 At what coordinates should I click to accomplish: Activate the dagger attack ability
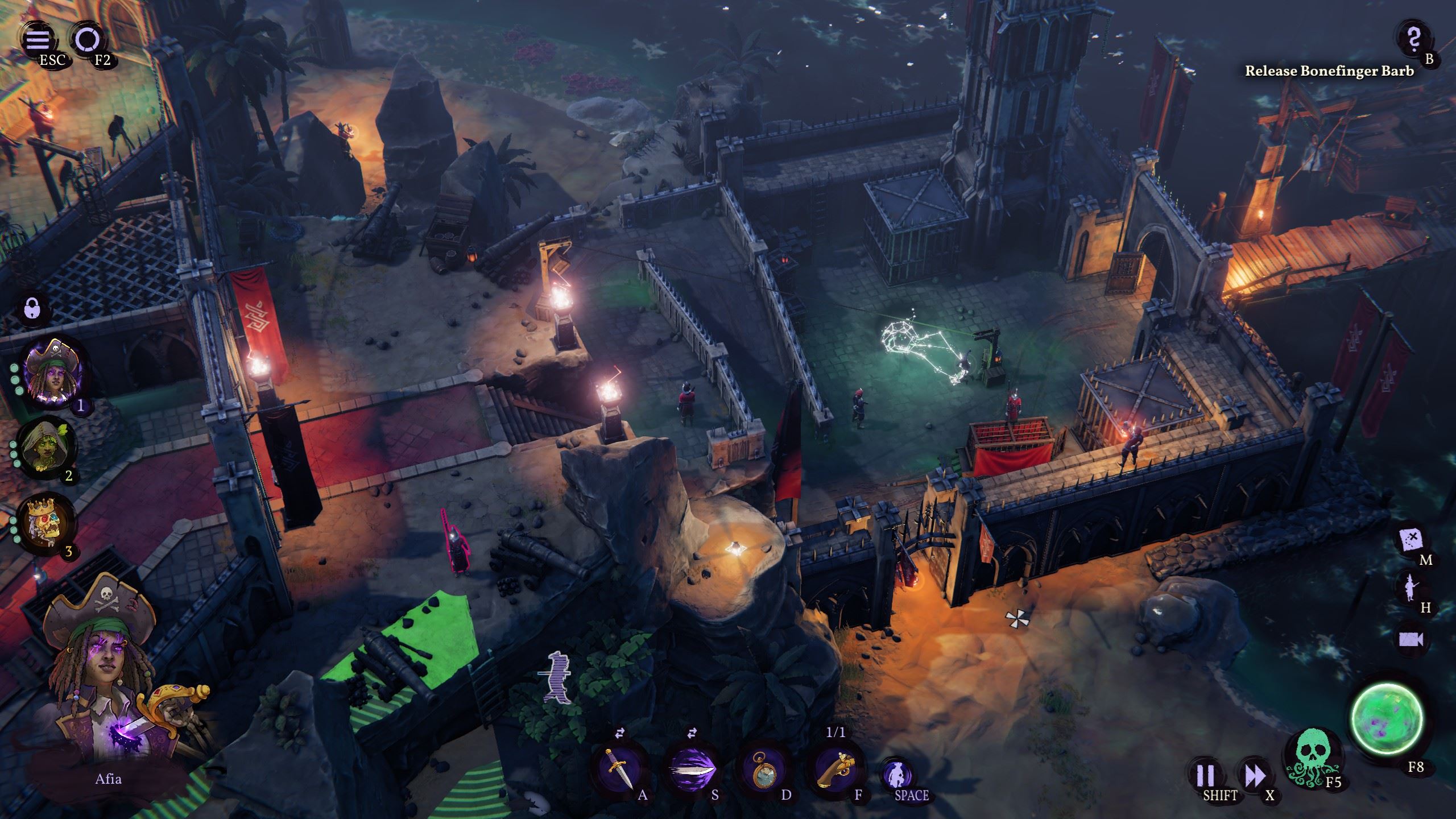point(619,769)
